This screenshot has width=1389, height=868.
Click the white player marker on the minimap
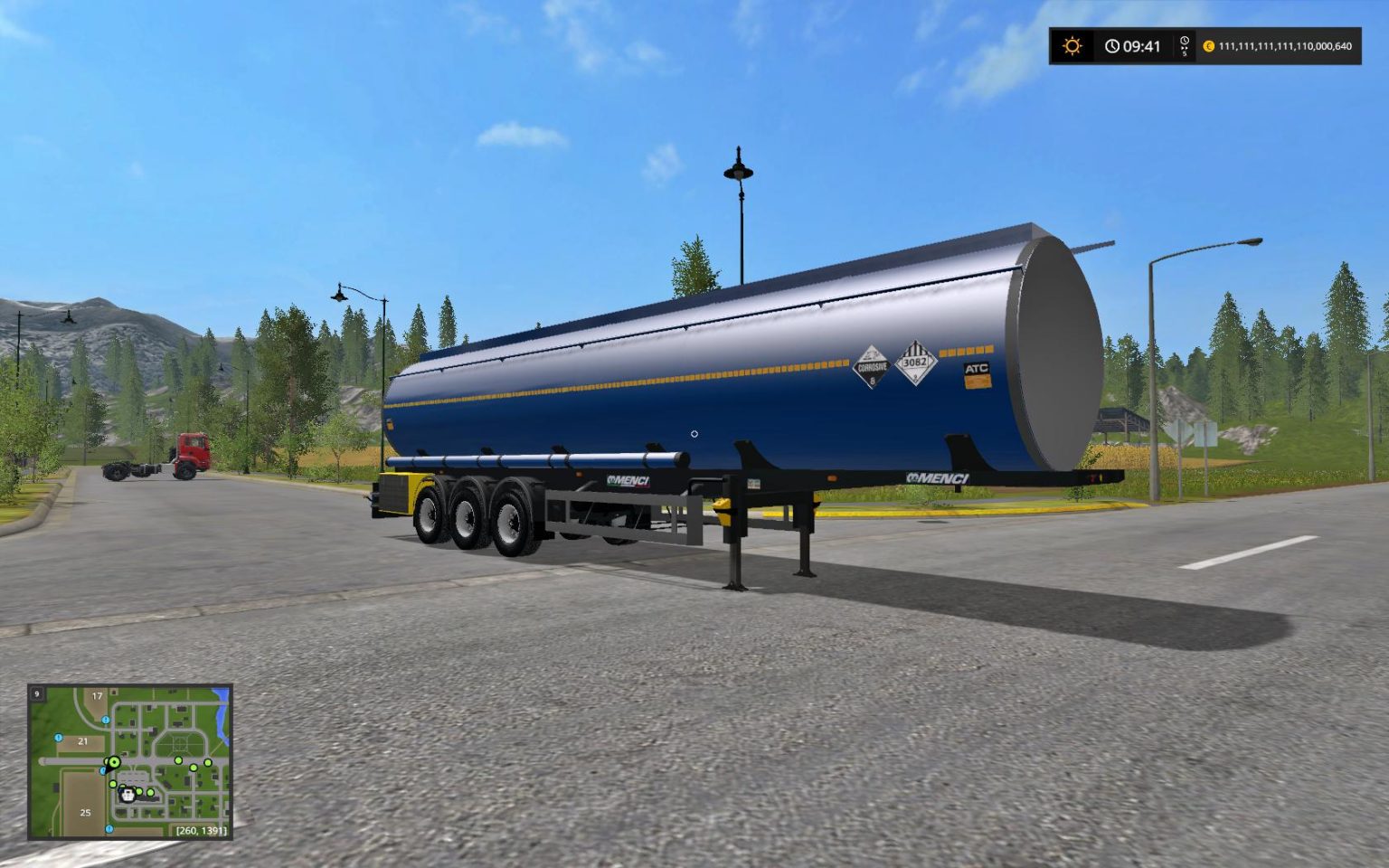tap(128, 796)
